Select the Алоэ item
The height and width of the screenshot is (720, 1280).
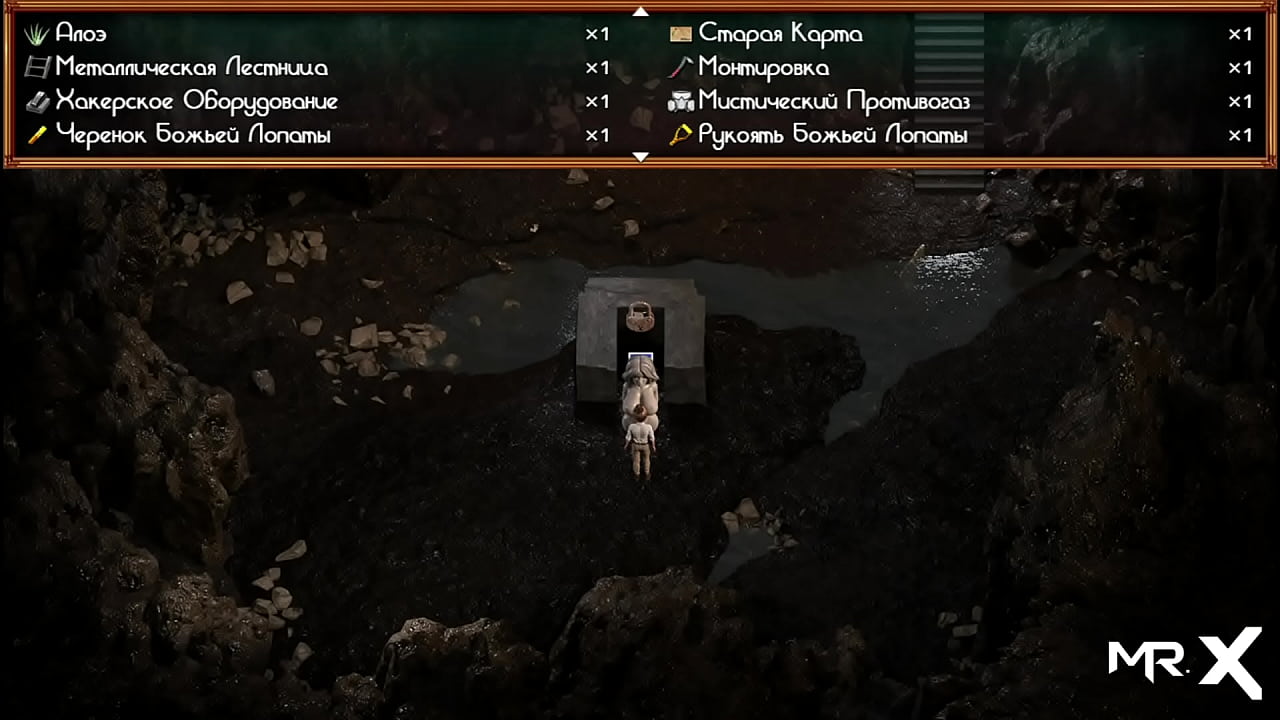pyautogui.click(x=81, y=34)
